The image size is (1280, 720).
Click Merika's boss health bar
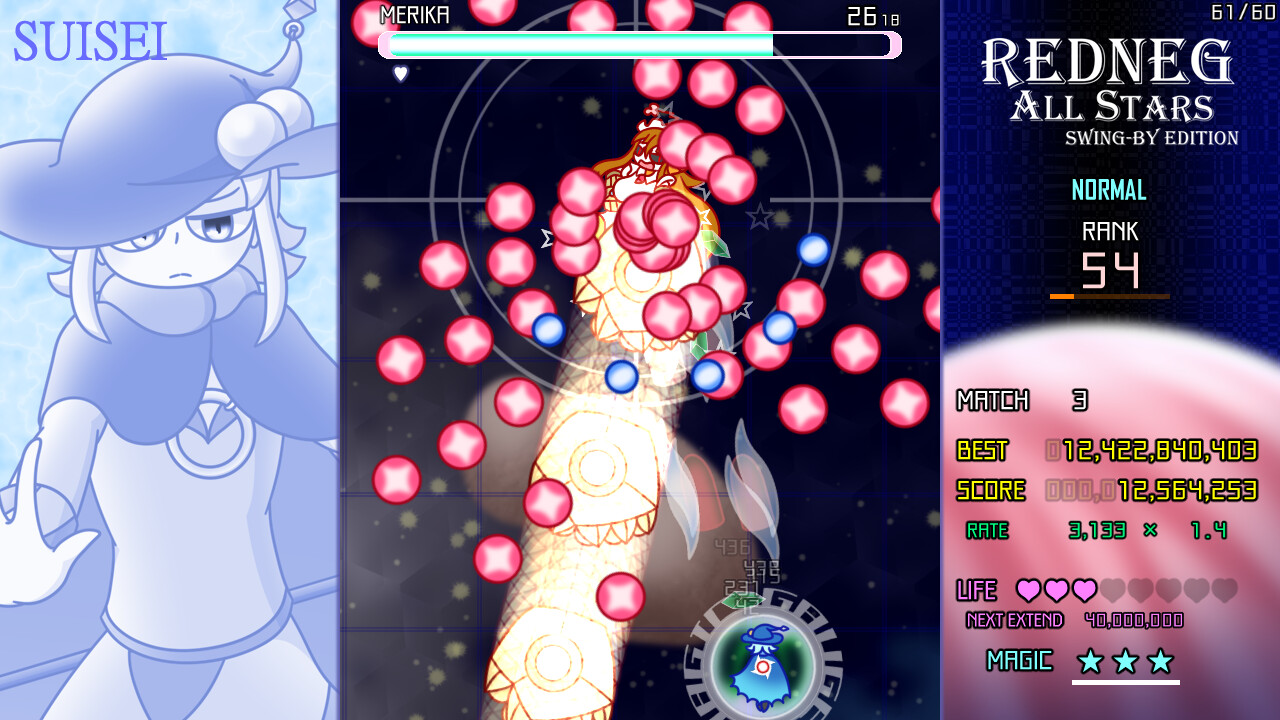[x=640, y=44]
